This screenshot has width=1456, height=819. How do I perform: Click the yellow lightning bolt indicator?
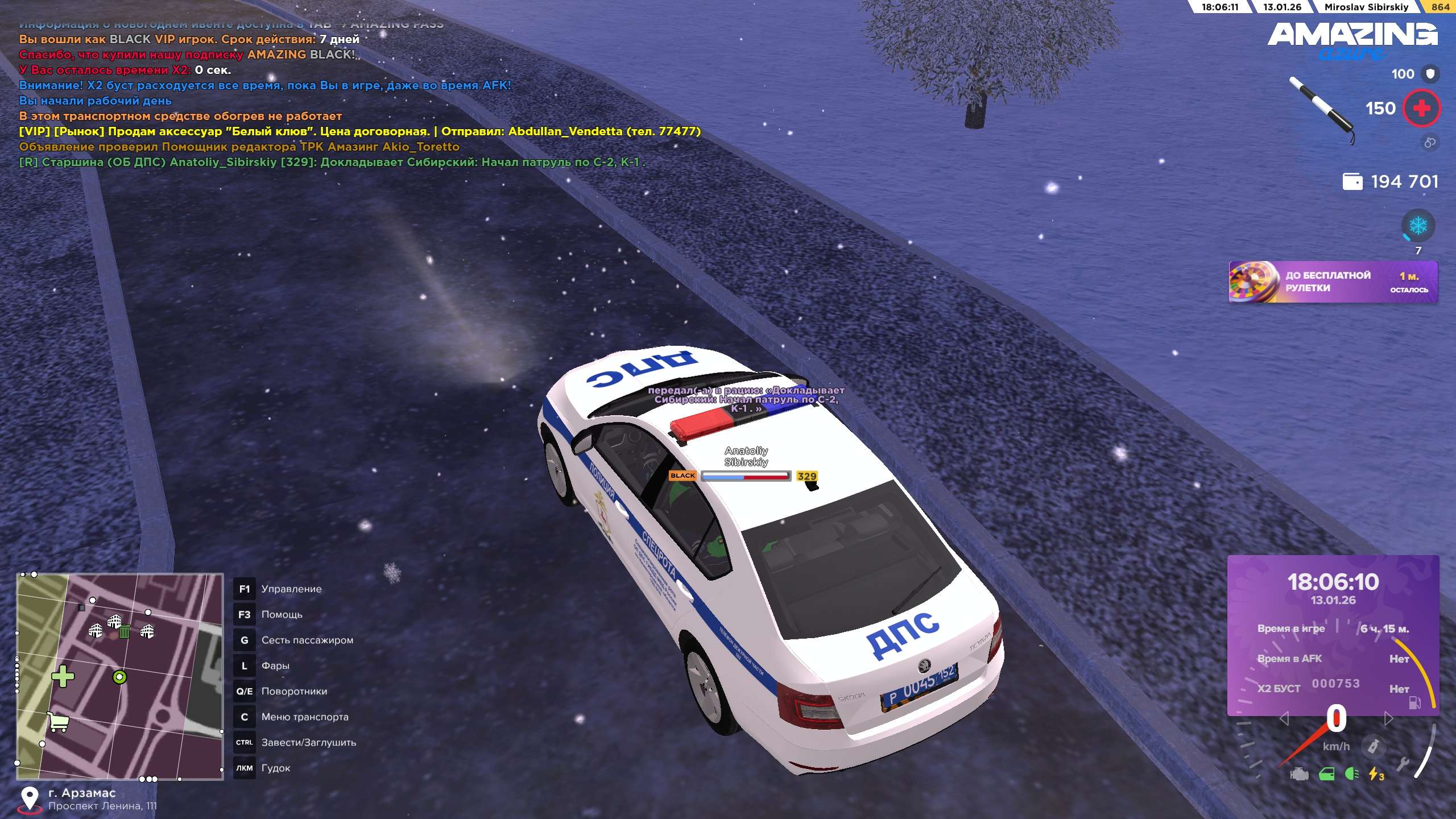pos(1375,774)
